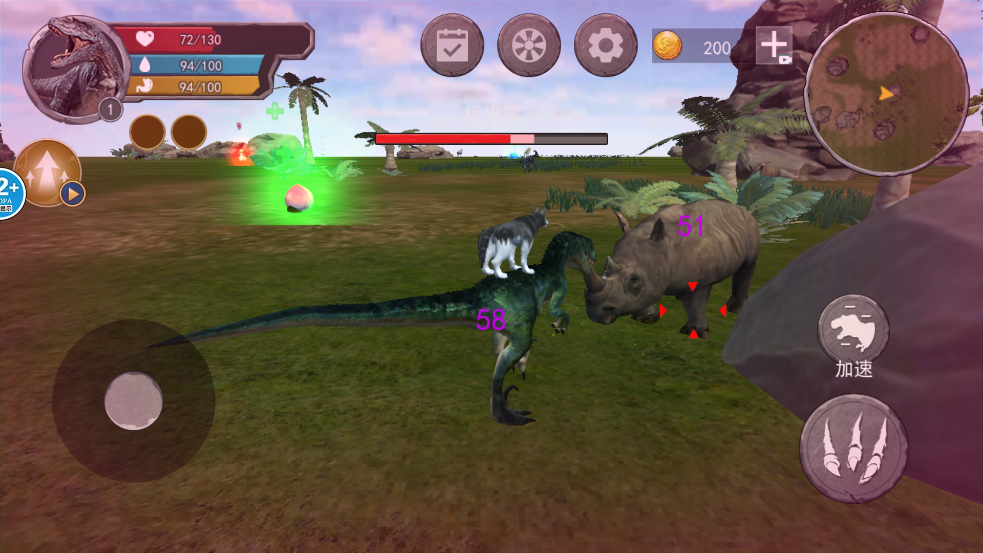983x553 pixels.
Task: Tap the circular minimap
Action: pyautogui.click(x=885, y=93)
